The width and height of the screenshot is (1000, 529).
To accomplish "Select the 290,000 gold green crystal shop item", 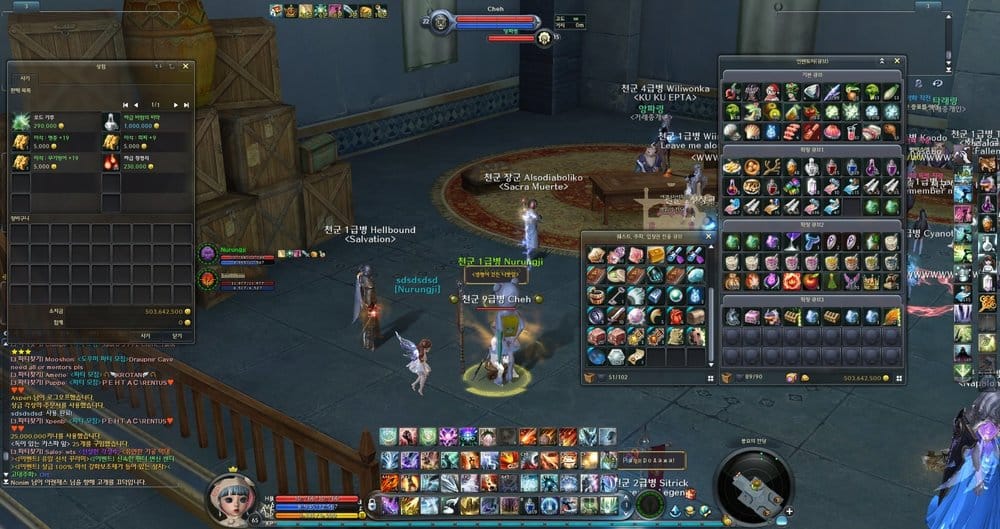I will tap(21, 122).
